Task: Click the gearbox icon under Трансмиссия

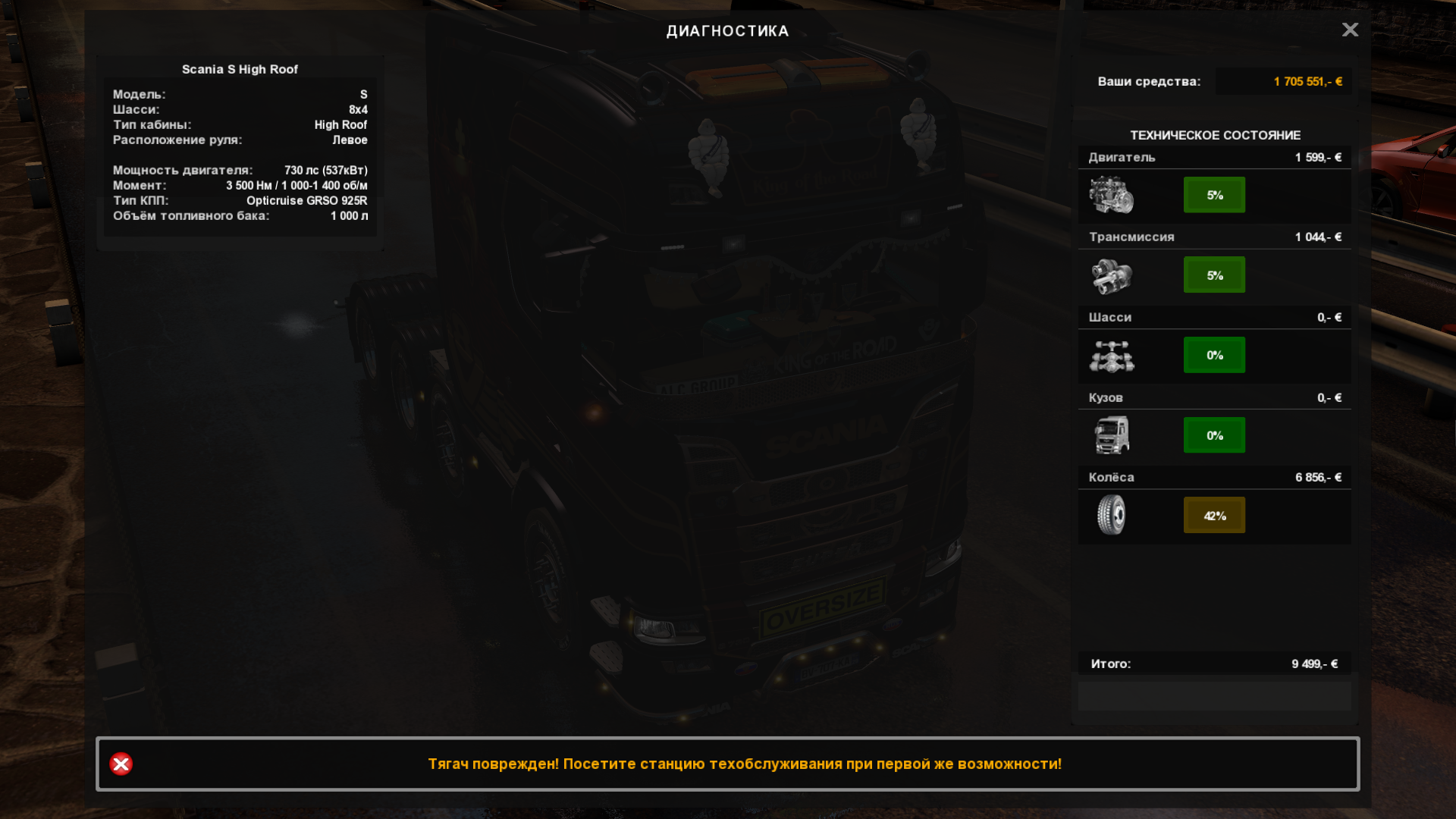Action: tap(1112, 275)
